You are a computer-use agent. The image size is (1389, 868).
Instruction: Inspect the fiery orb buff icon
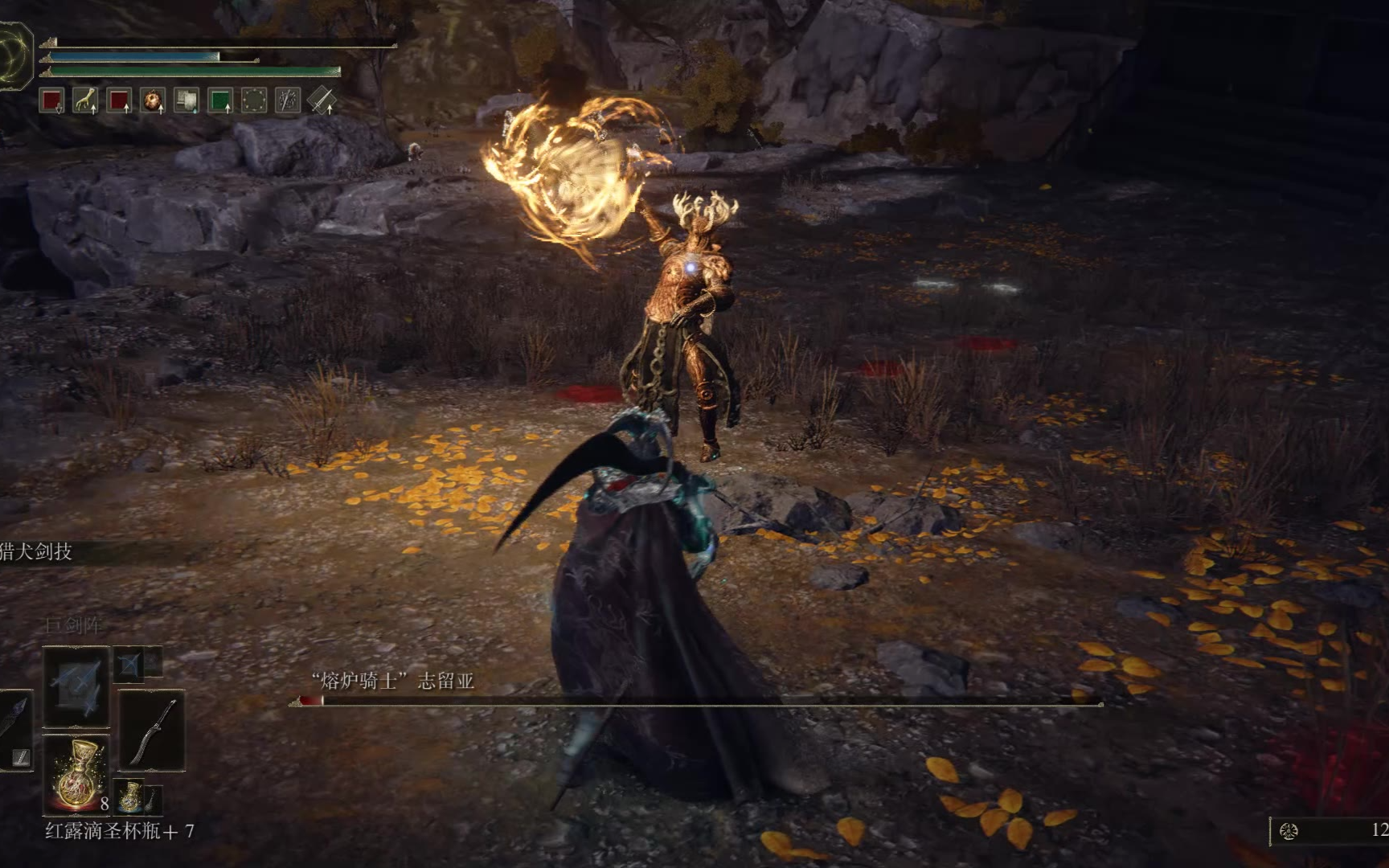pos(153,101)
